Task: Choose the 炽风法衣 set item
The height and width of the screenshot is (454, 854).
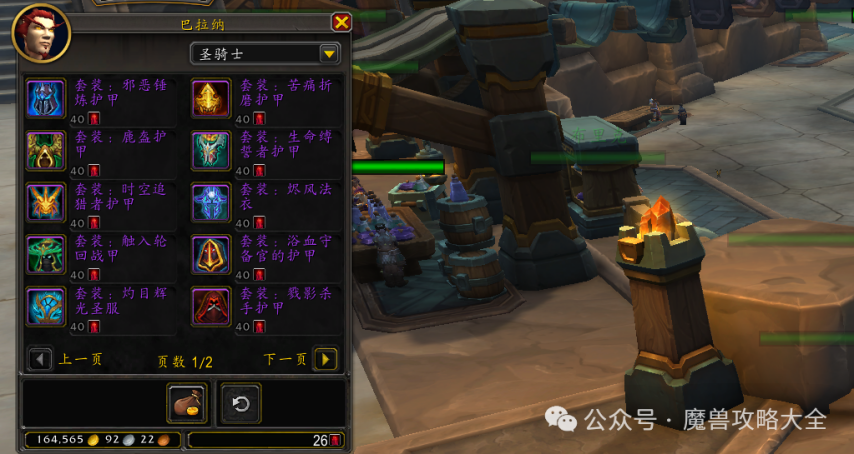Action: pos(211,202)
